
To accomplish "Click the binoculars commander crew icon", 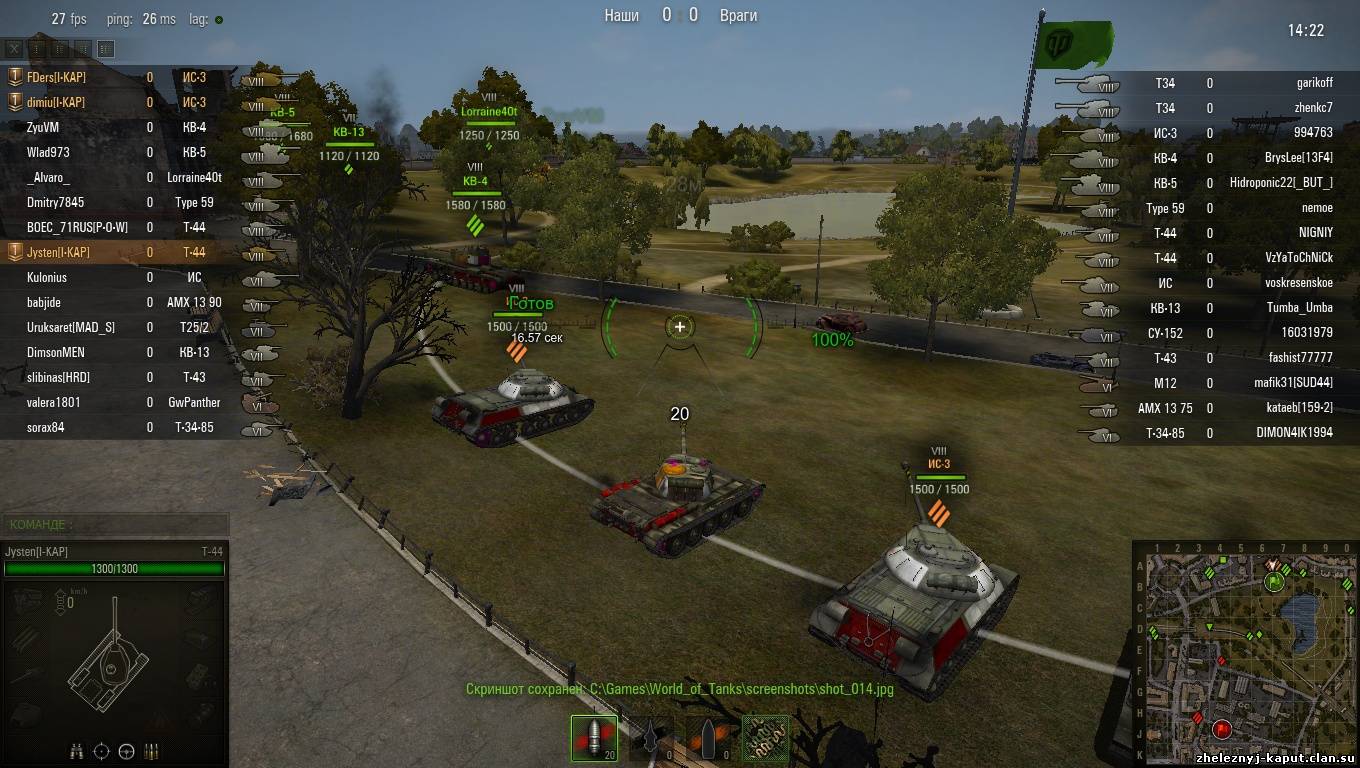I will (77, 751).
